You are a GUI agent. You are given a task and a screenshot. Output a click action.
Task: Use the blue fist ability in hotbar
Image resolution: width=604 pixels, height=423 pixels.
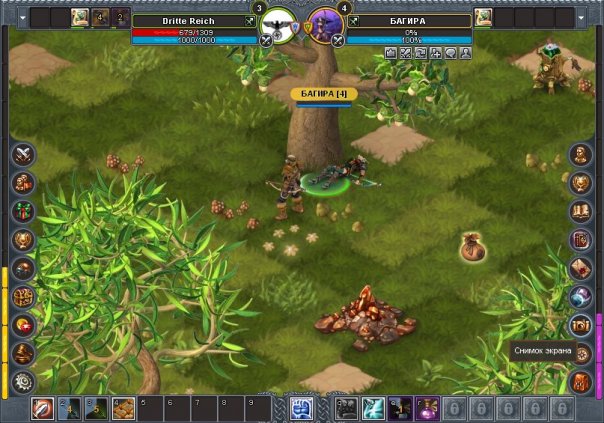pos(302,408)
